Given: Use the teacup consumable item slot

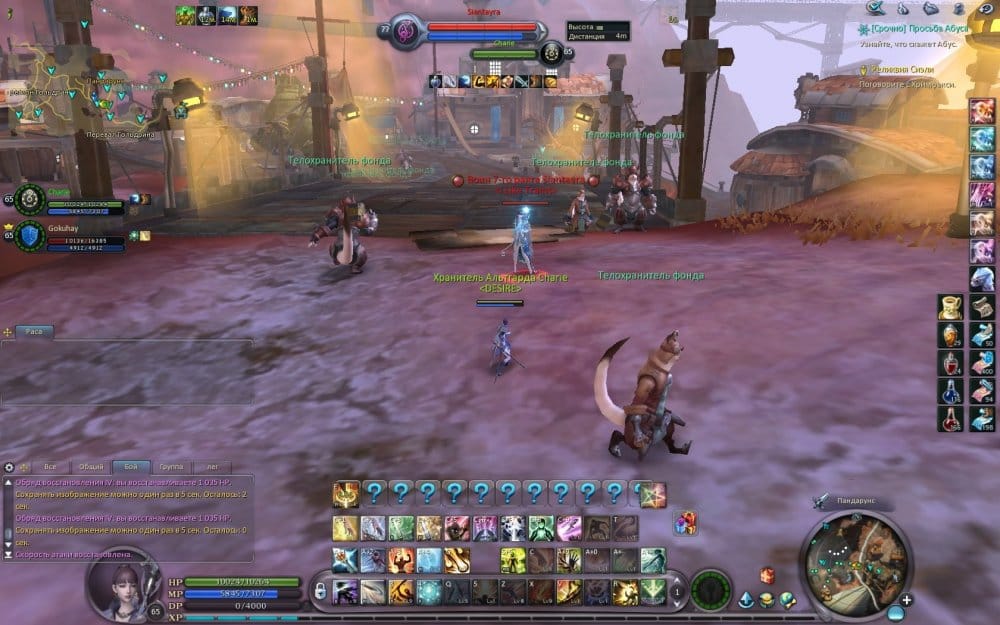Looking at the screenshot, I should pos(951,307).
